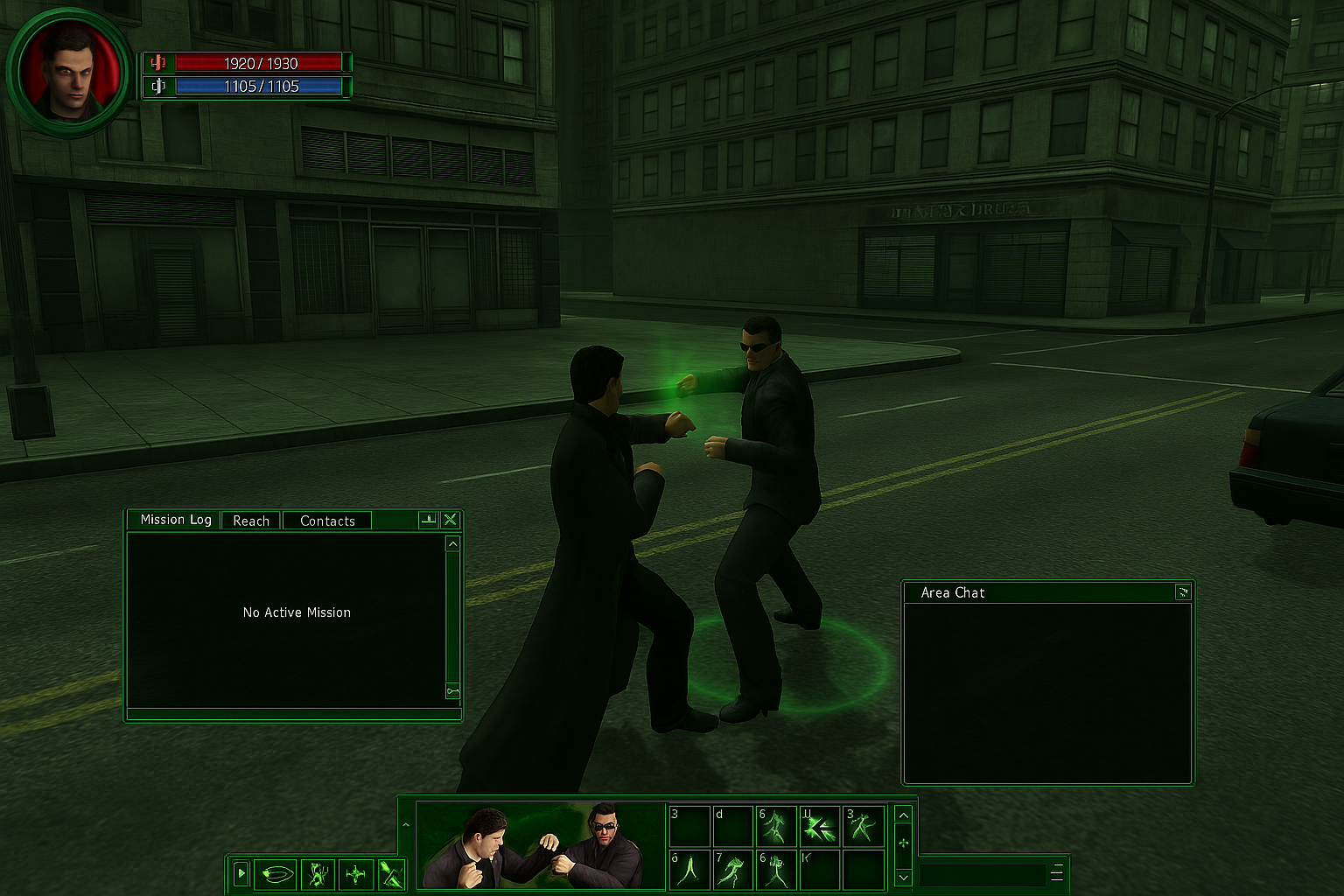Click the combat portrait of the two fighters
This screenshot has height=896, width=1344.
[540, 845]
